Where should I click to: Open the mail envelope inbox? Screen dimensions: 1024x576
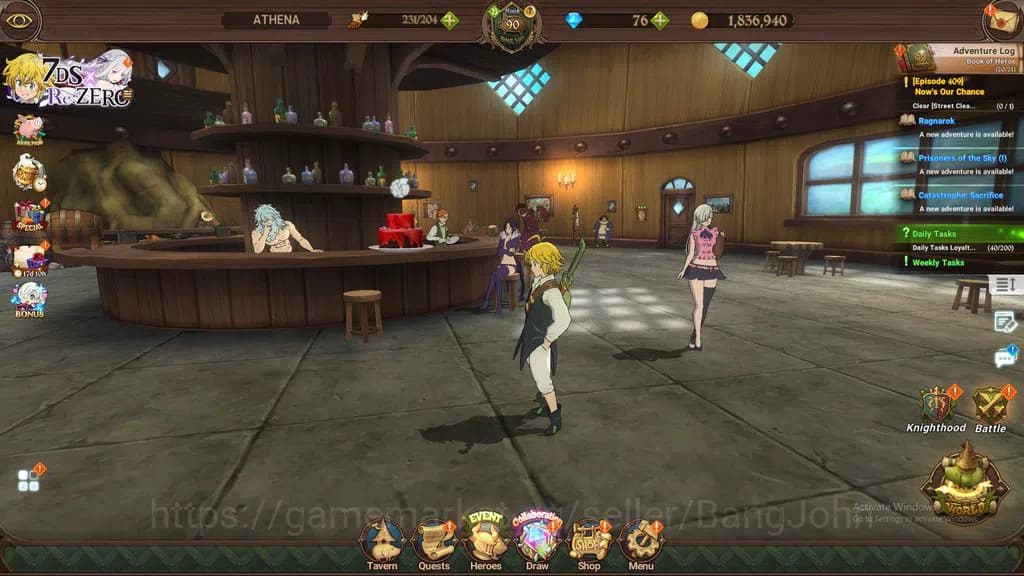click(1003, 21)
